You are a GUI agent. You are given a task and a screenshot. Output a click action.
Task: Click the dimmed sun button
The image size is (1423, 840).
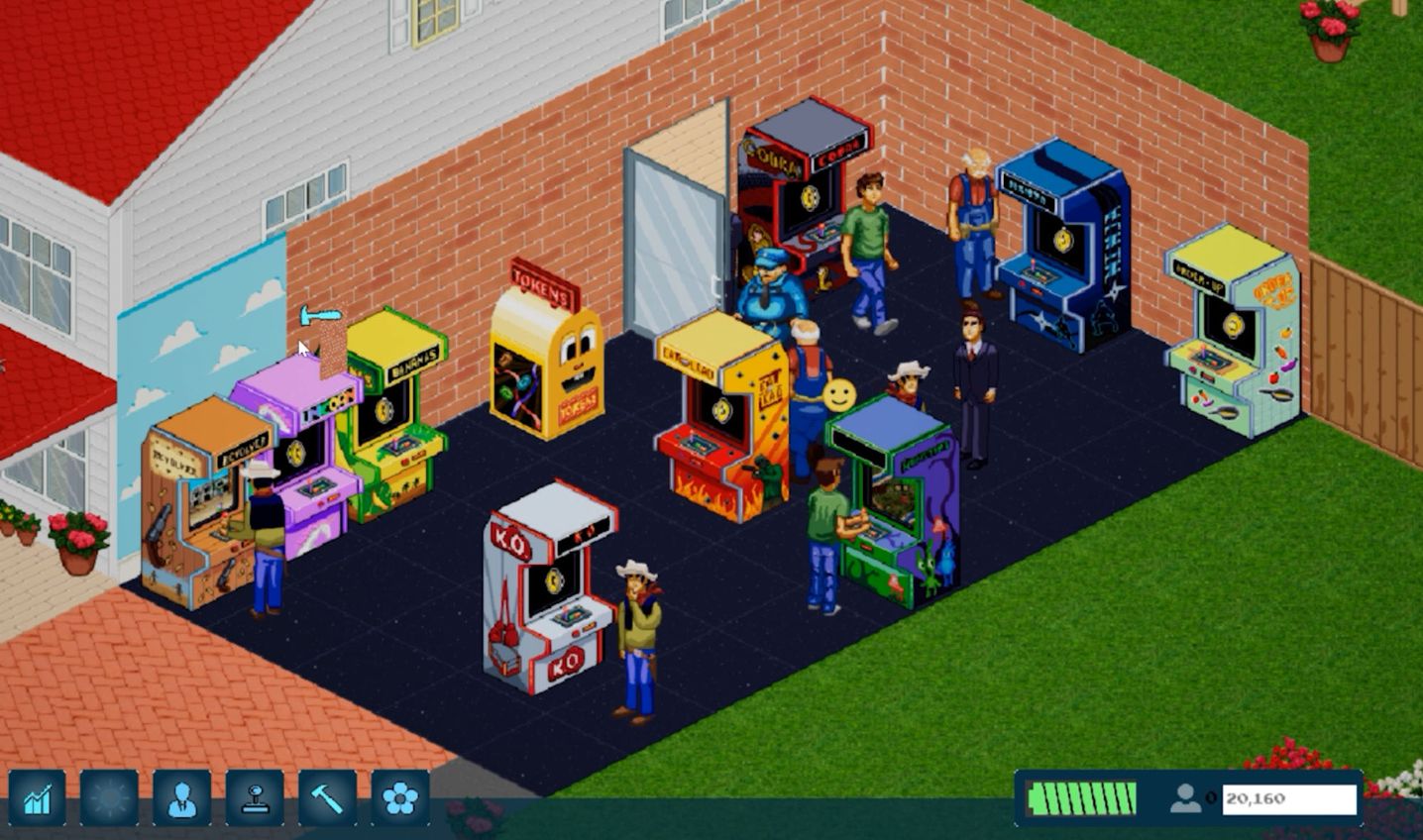click(110, 797)
